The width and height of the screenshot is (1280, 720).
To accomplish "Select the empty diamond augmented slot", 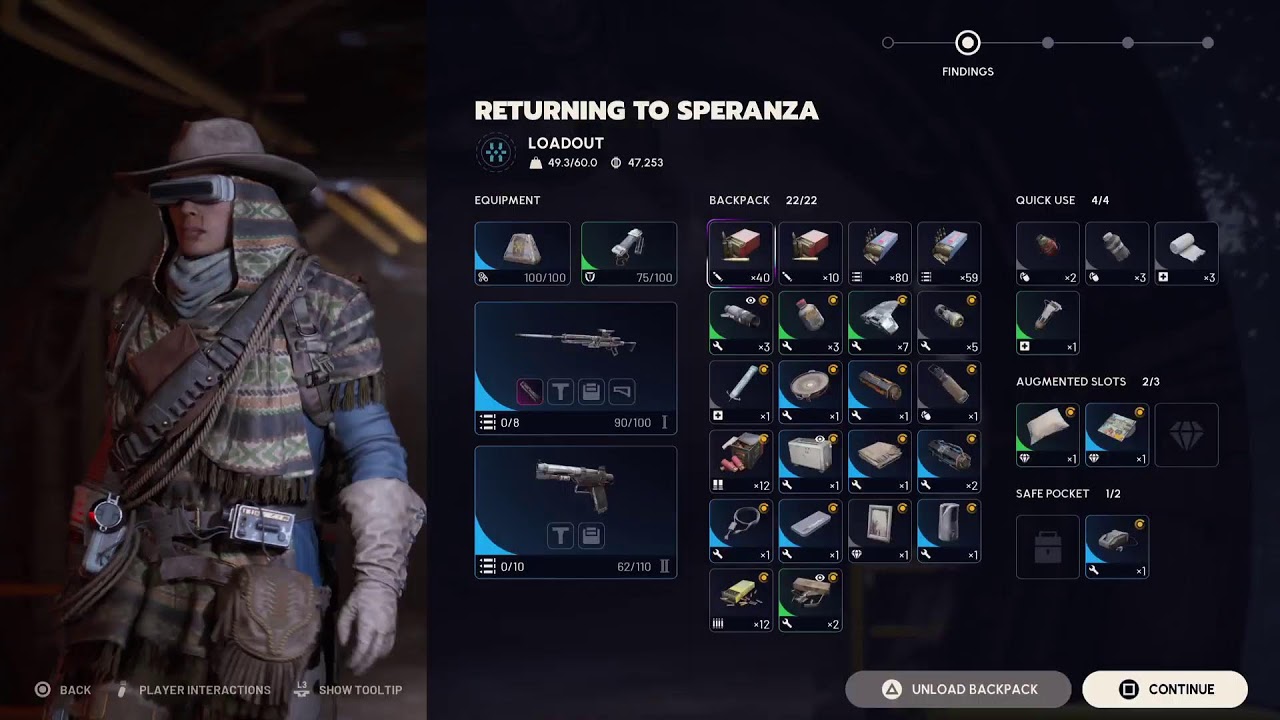I will pos(1186,435).
